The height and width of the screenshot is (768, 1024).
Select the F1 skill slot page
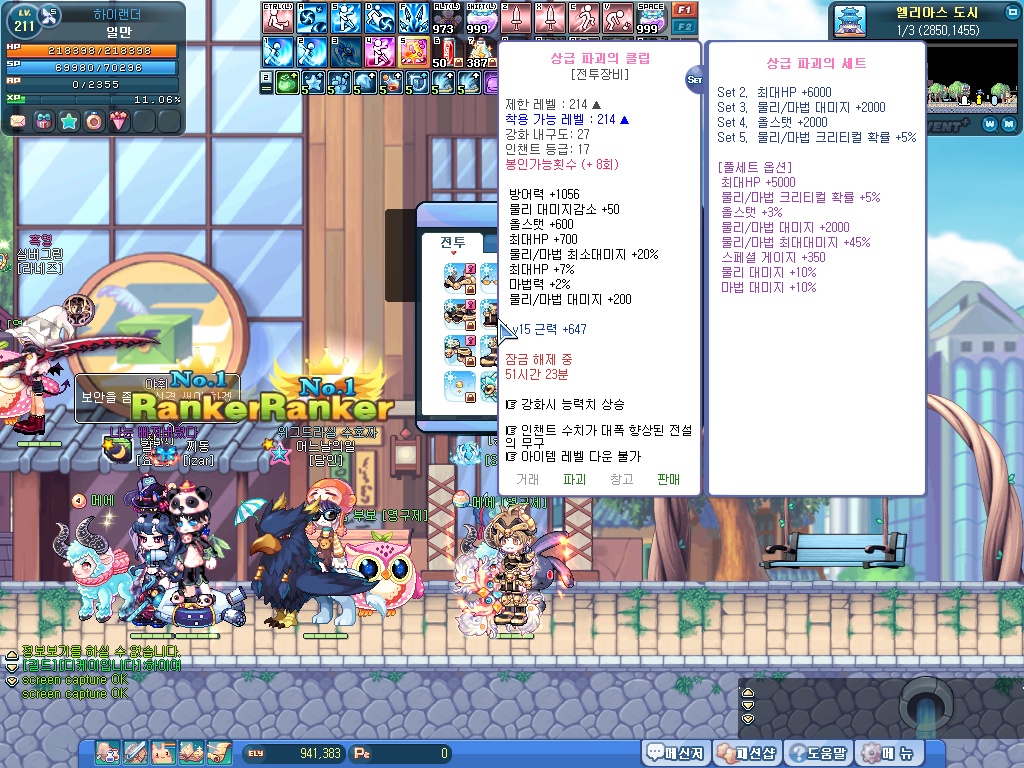(685, 9)
